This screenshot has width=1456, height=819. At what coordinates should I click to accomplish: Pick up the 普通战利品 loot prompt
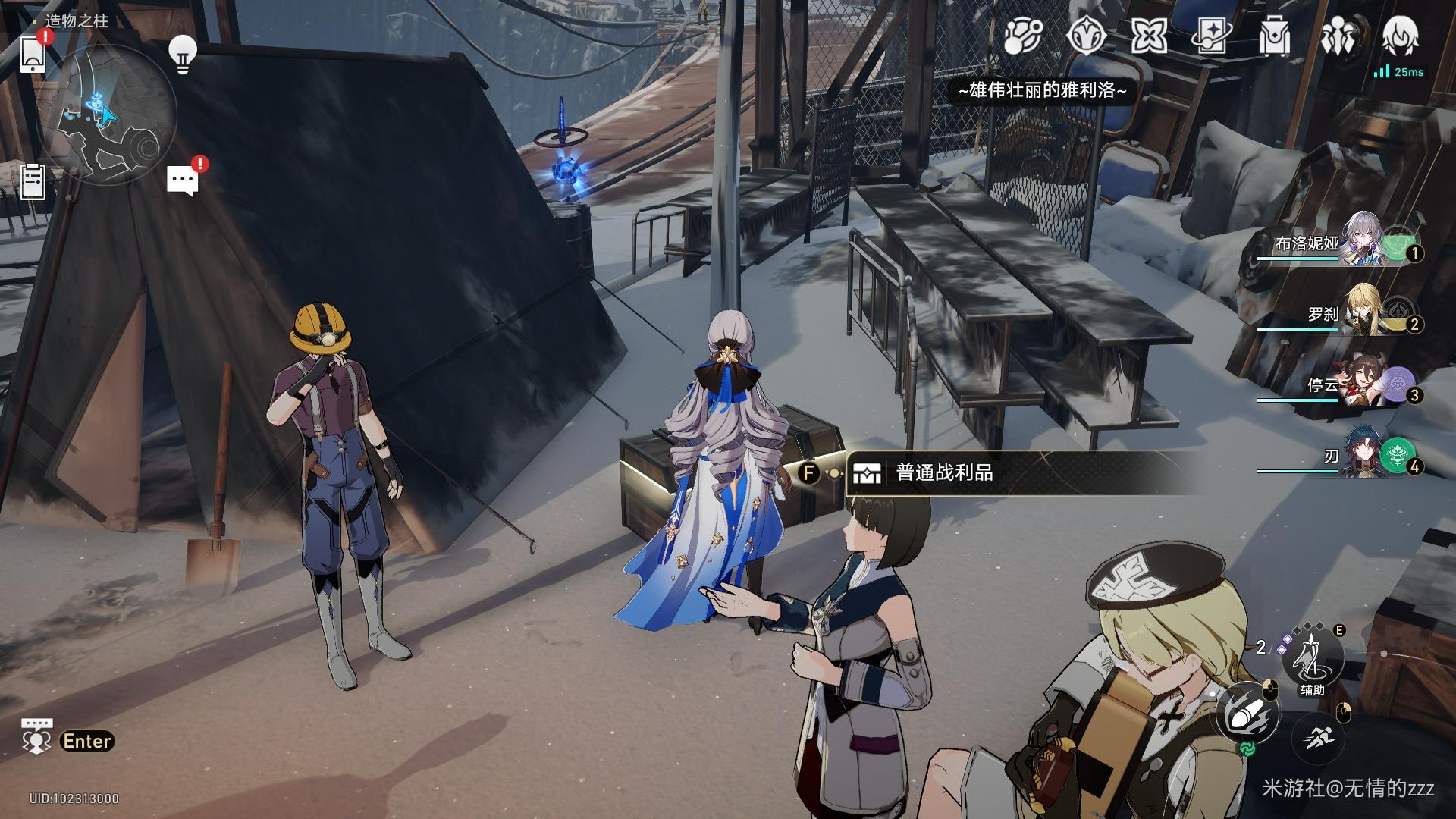(944, 473)
